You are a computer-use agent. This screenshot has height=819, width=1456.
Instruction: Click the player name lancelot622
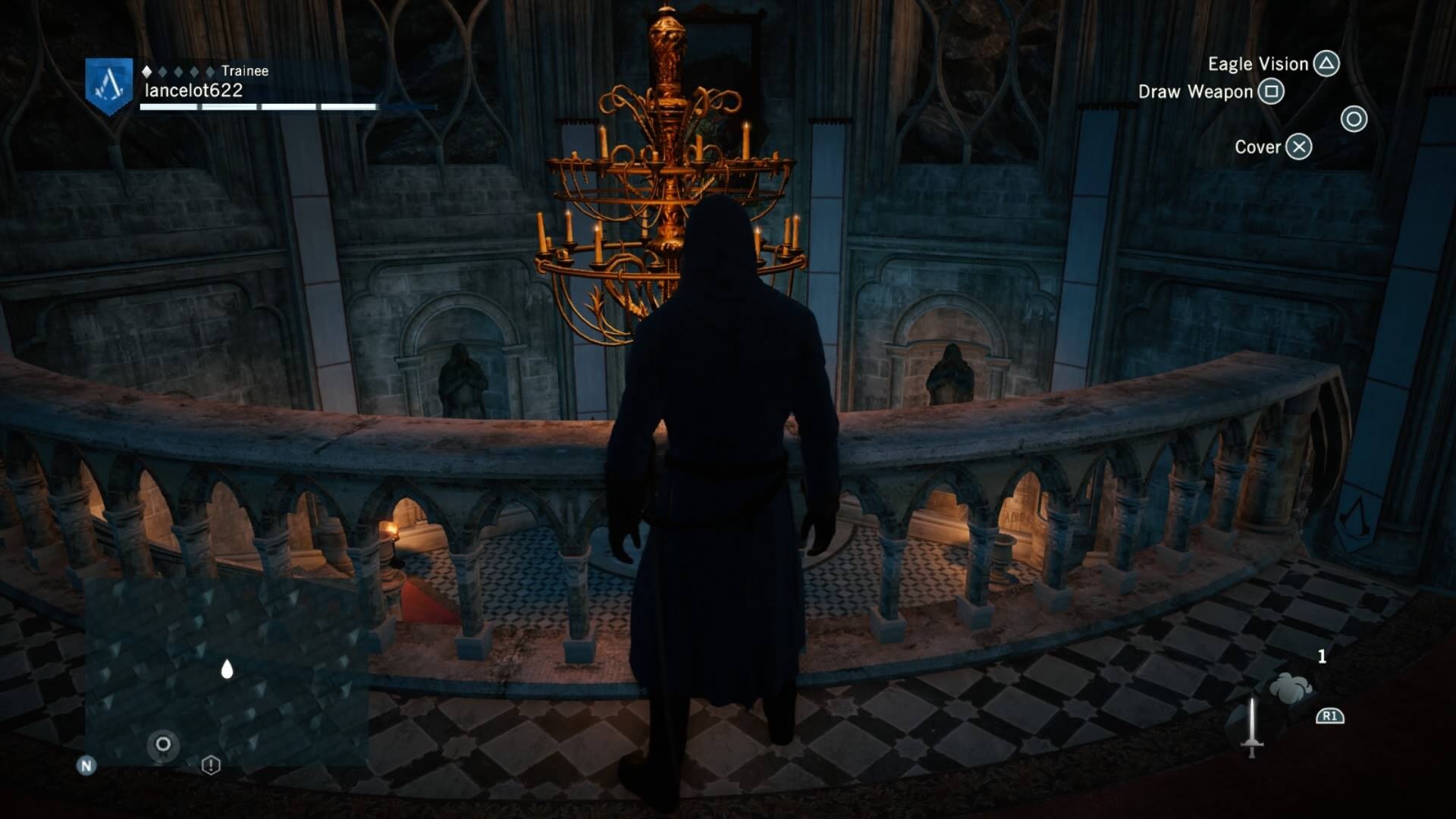click(x=194, y=90)
